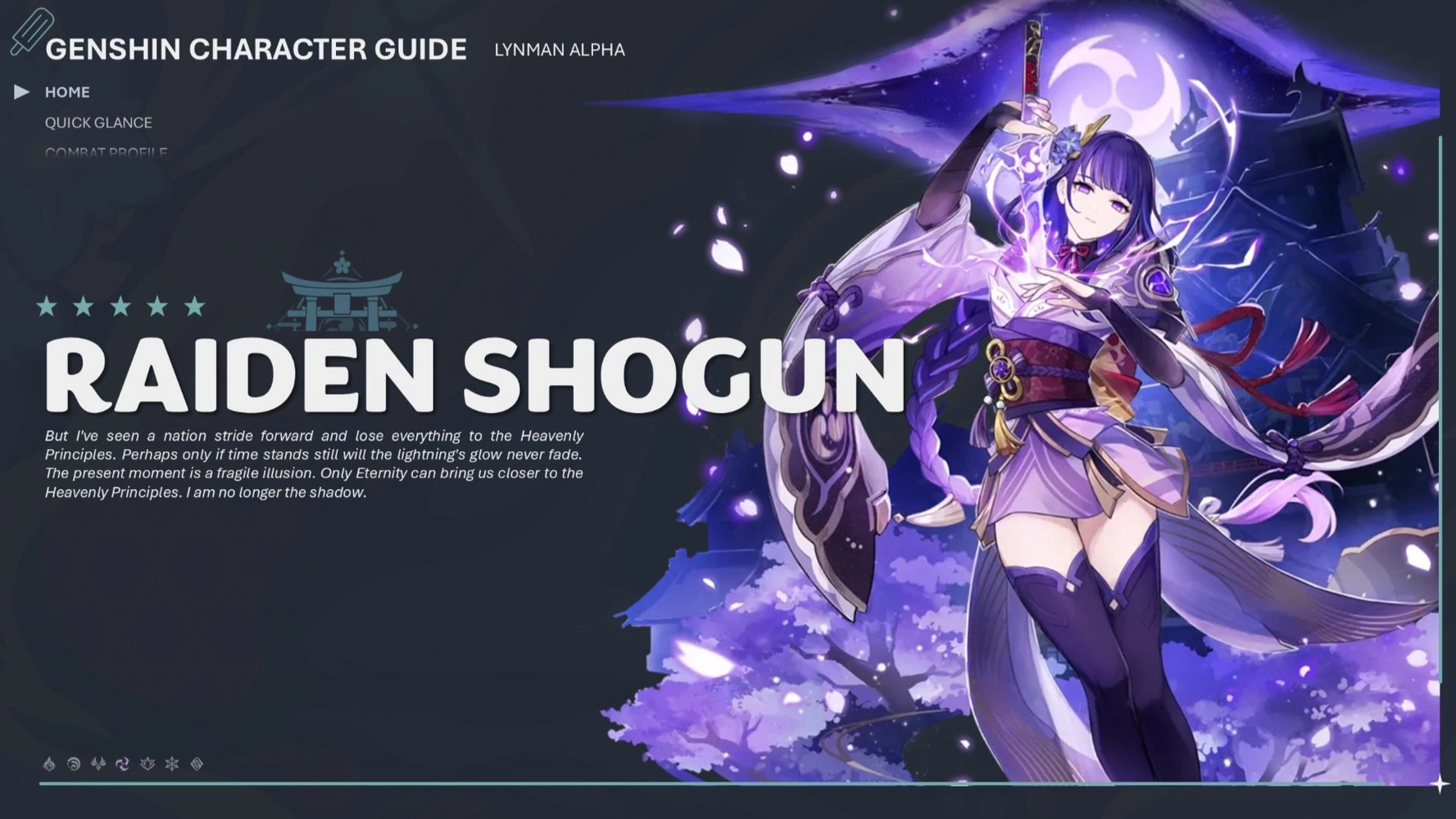Select the Cryo snowflake icon
This screenshot has width=1456, height=819.
(170, 763)
